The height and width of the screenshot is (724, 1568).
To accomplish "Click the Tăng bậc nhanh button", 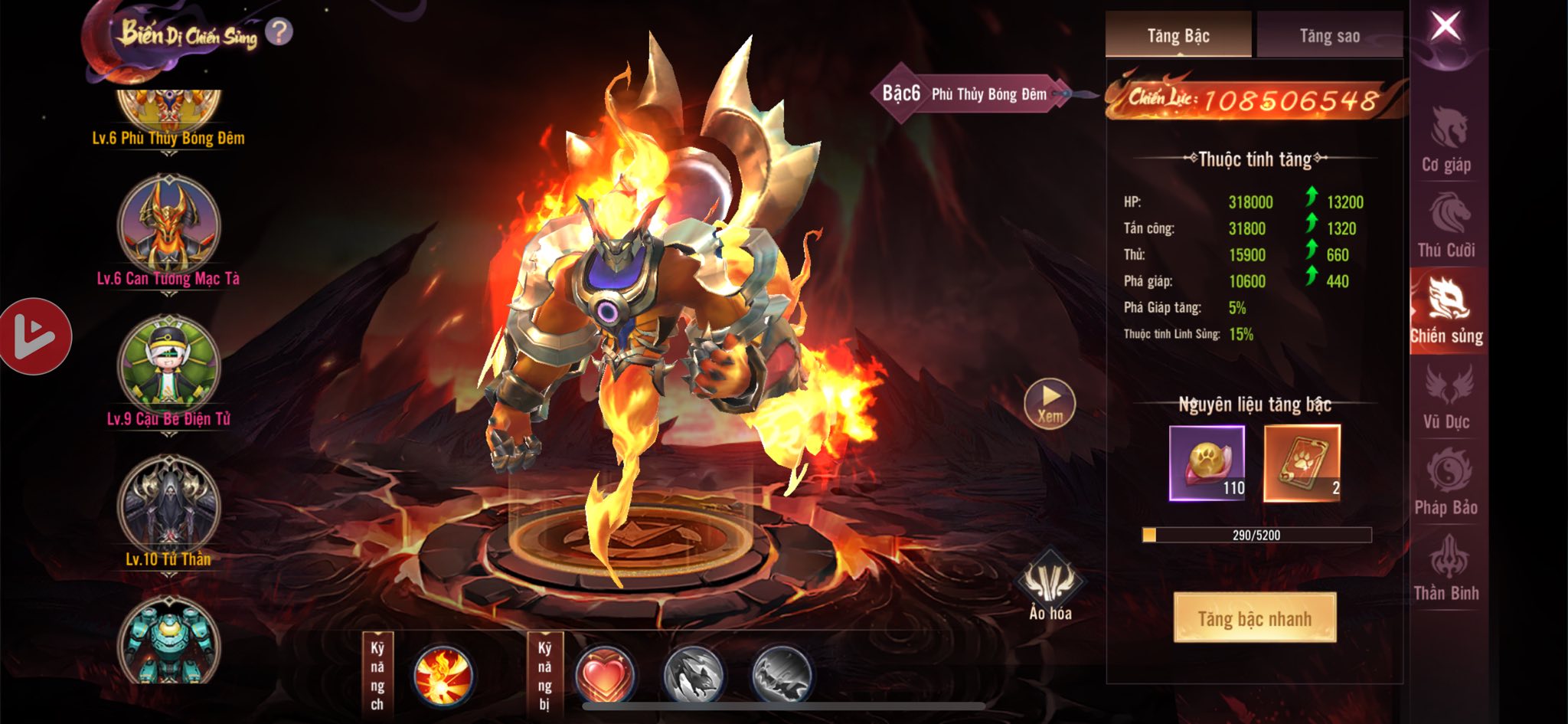I will [x=1254, y=618].
